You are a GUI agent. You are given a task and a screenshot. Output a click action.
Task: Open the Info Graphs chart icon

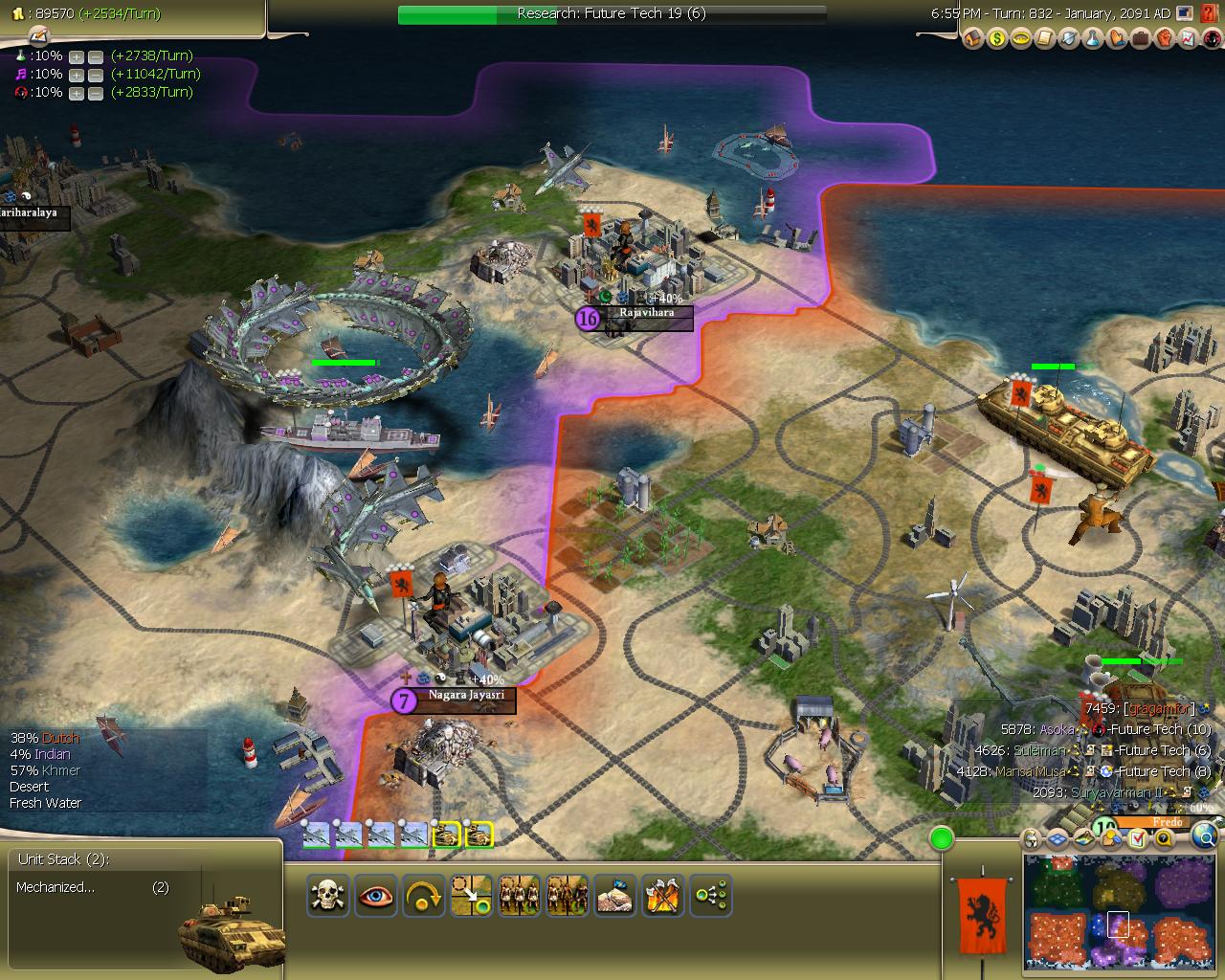1188,40
